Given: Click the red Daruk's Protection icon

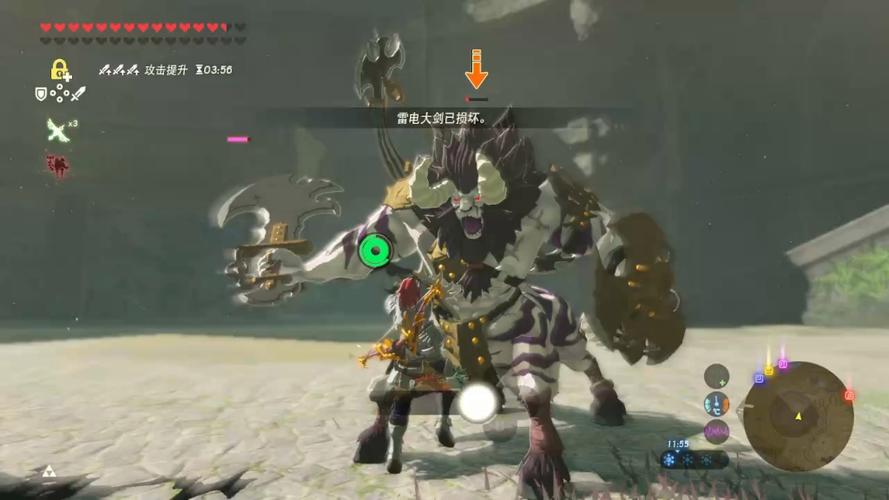Looking at the screenshot, I should point(57,165).
